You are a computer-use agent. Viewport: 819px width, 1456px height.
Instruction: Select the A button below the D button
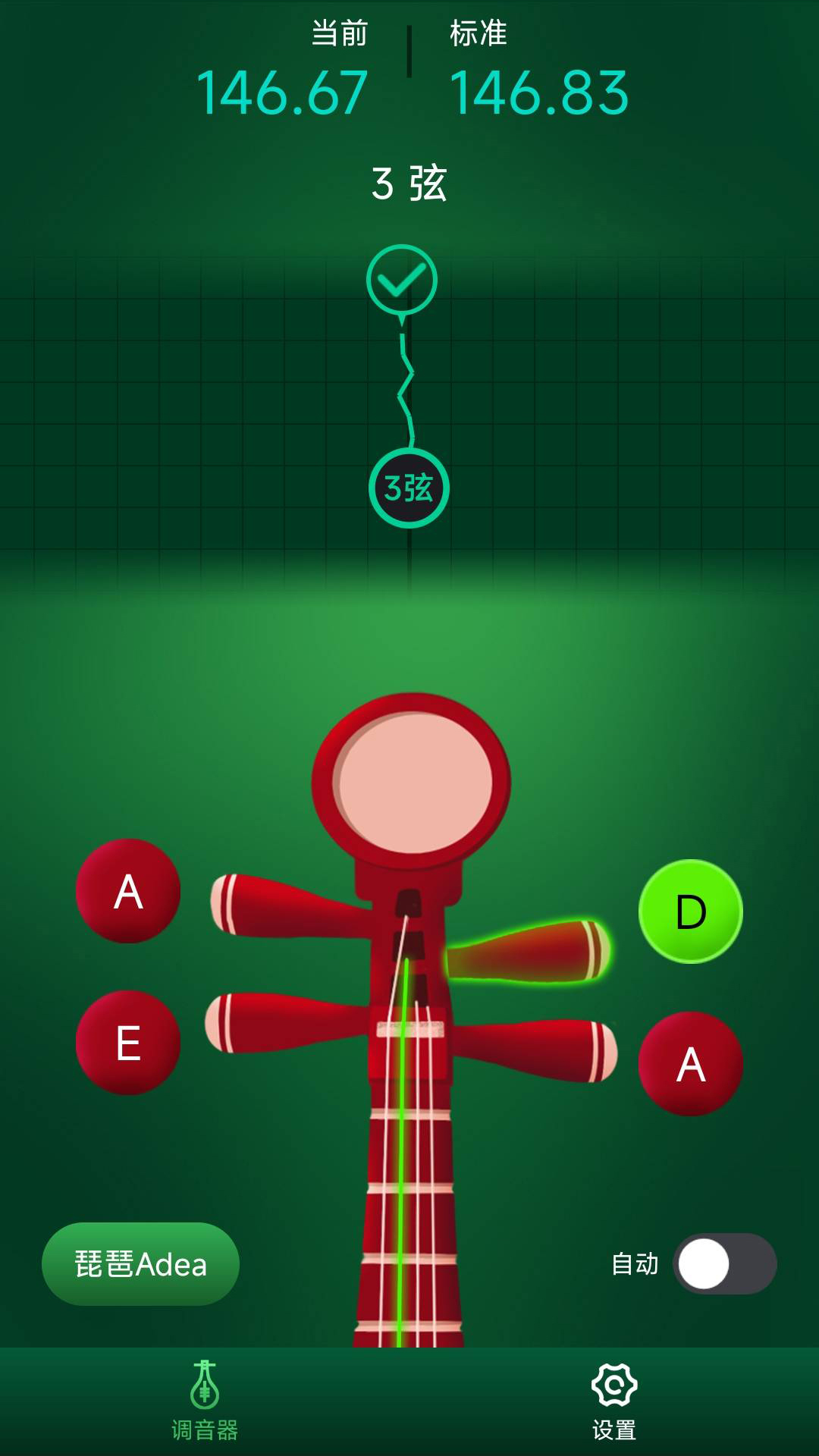[x=690, y=1064]
